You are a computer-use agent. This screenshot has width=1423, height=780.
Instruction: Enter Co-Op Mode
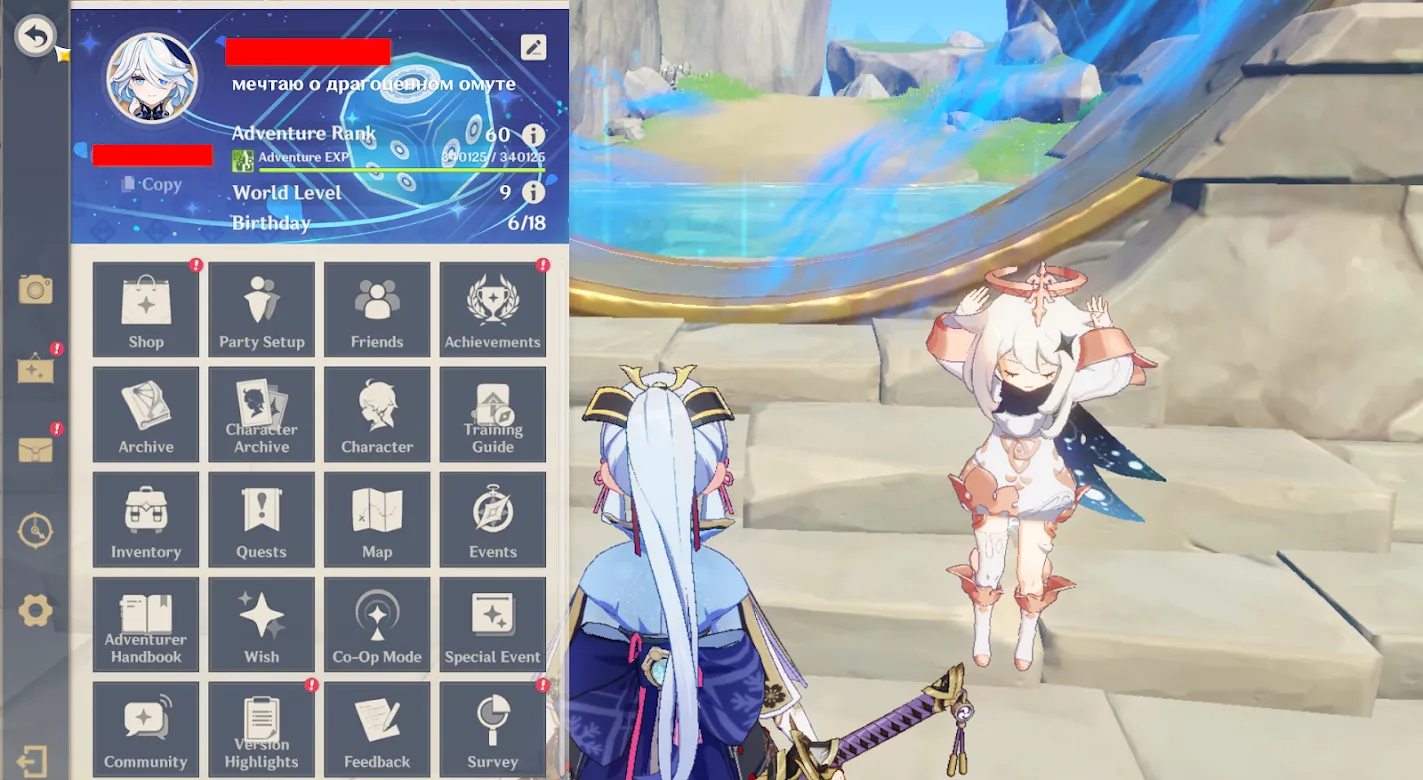[377, 624]
